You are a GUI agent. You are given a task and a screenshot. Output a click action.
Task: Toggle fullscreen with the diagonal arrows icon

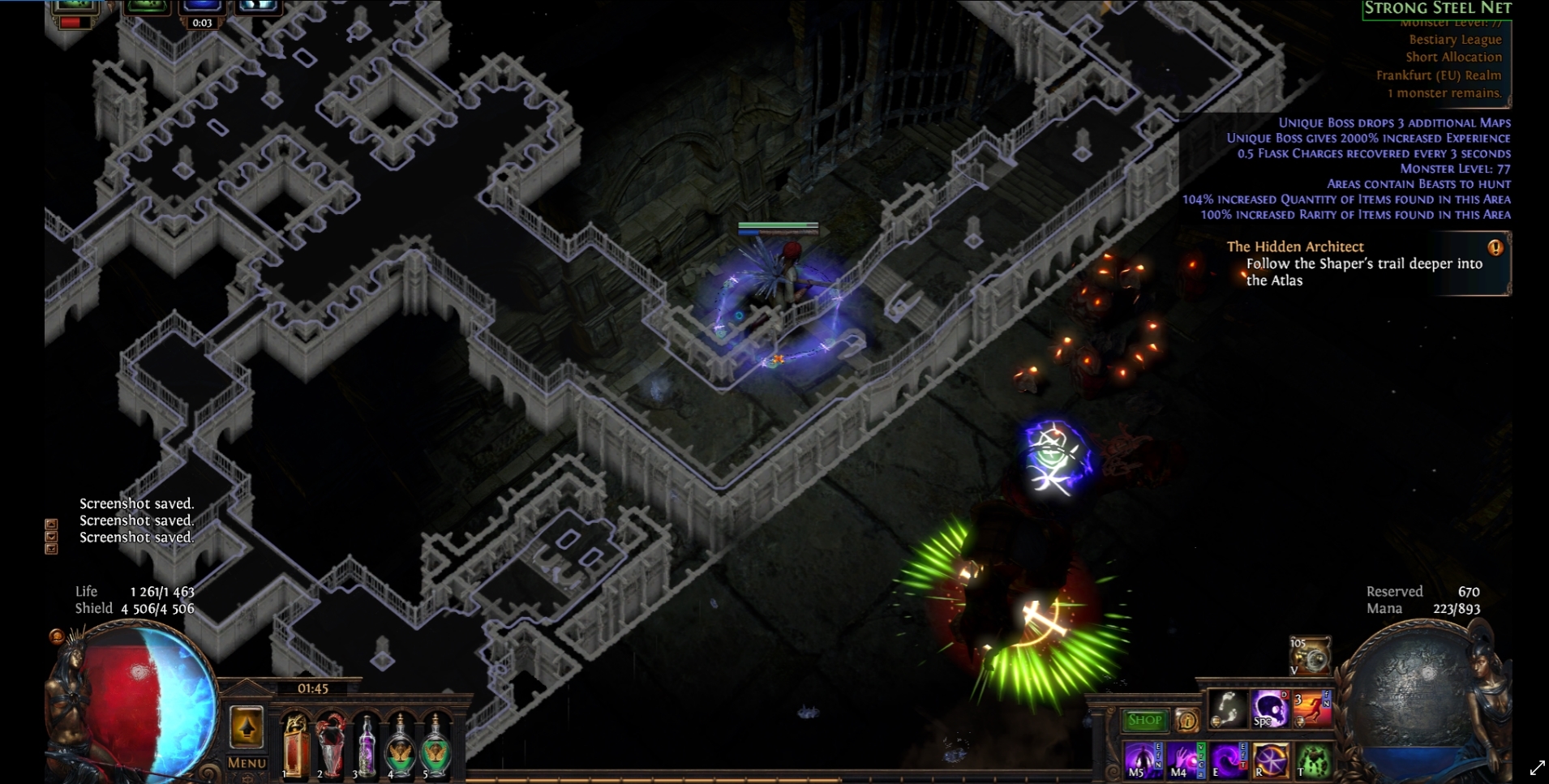[x=1537, y=767]
